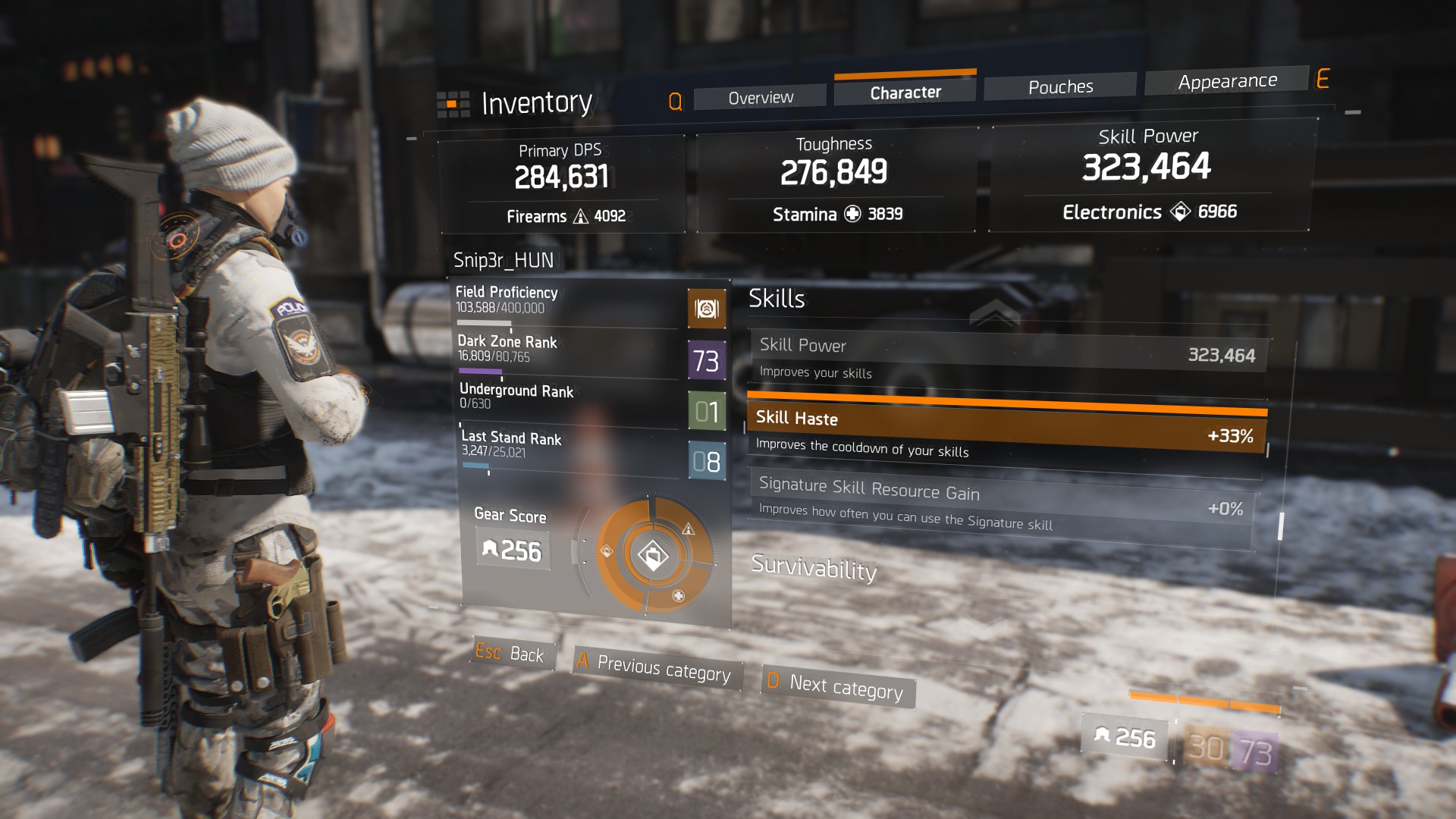Go to Previous category
The height and width of the screenshot is (819, 1456).
pyautogui.click(x=657, y=668)
